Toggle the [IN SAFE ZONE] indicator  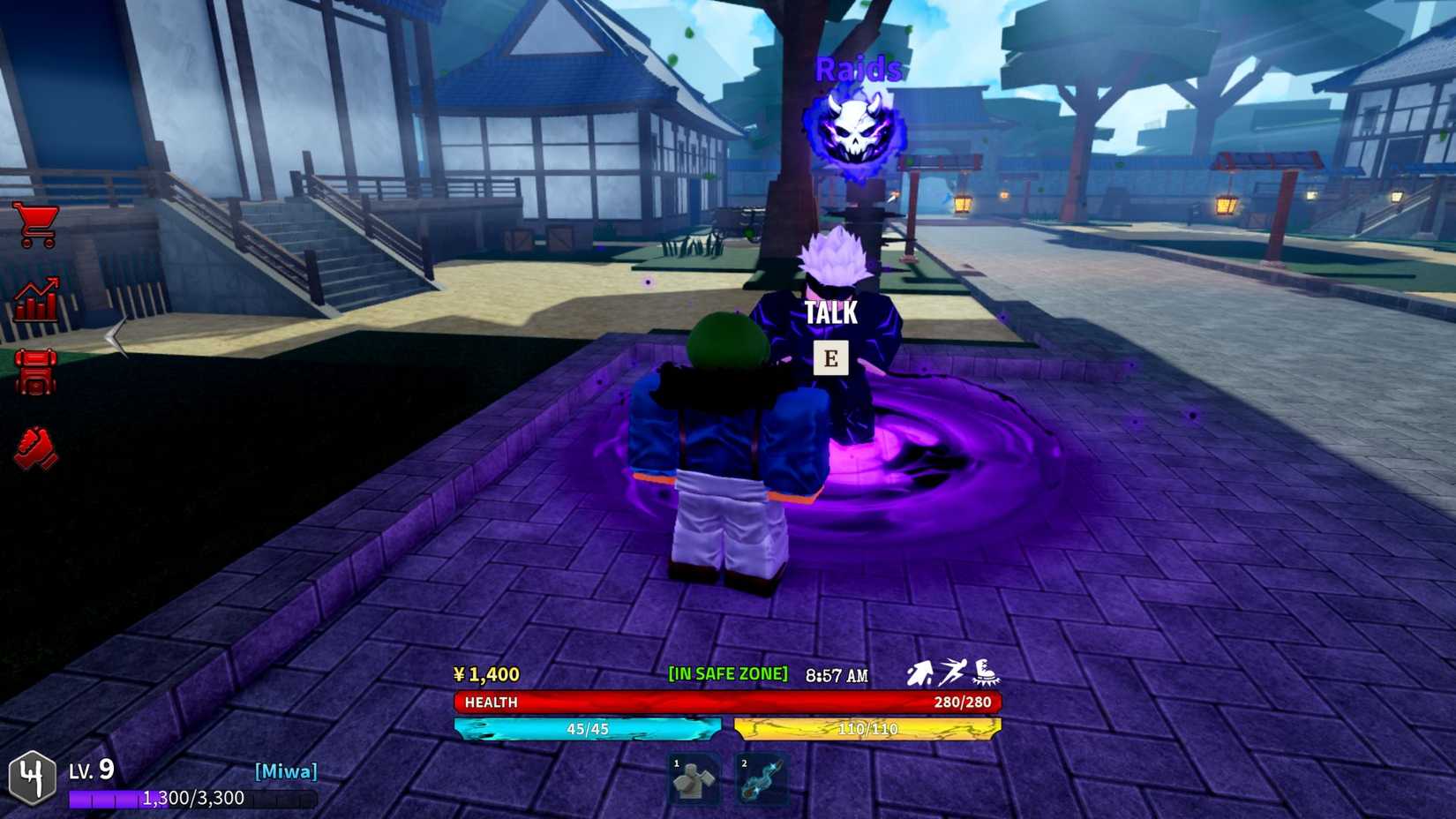pos(728,673)
